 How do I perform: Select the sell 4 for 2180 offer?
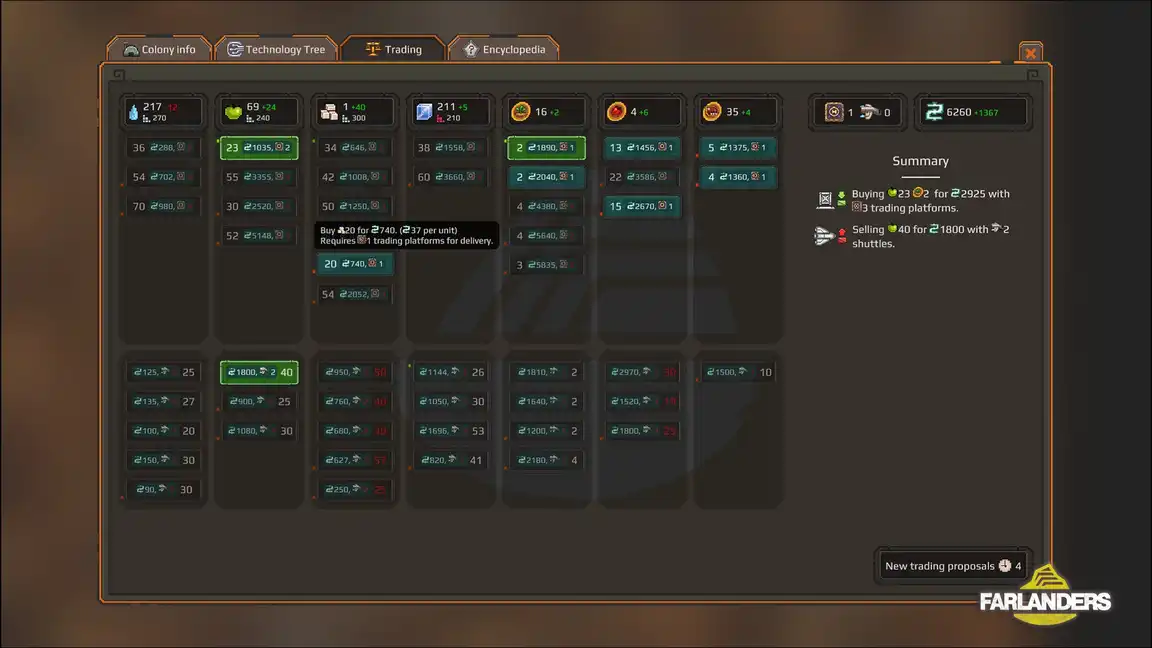pos(546,461)
